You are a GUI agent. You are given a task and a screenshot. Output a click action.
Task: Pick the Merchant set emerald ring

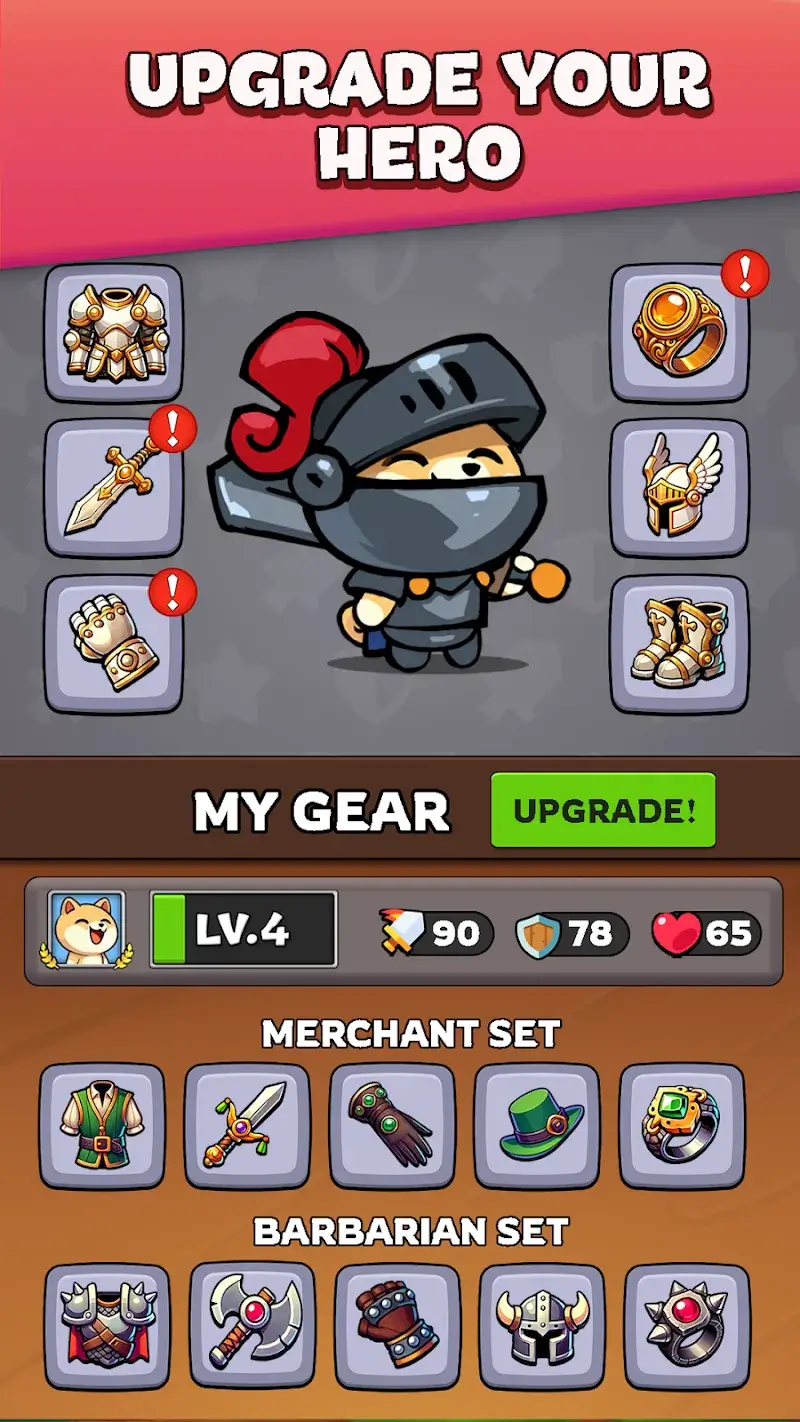682,1125
